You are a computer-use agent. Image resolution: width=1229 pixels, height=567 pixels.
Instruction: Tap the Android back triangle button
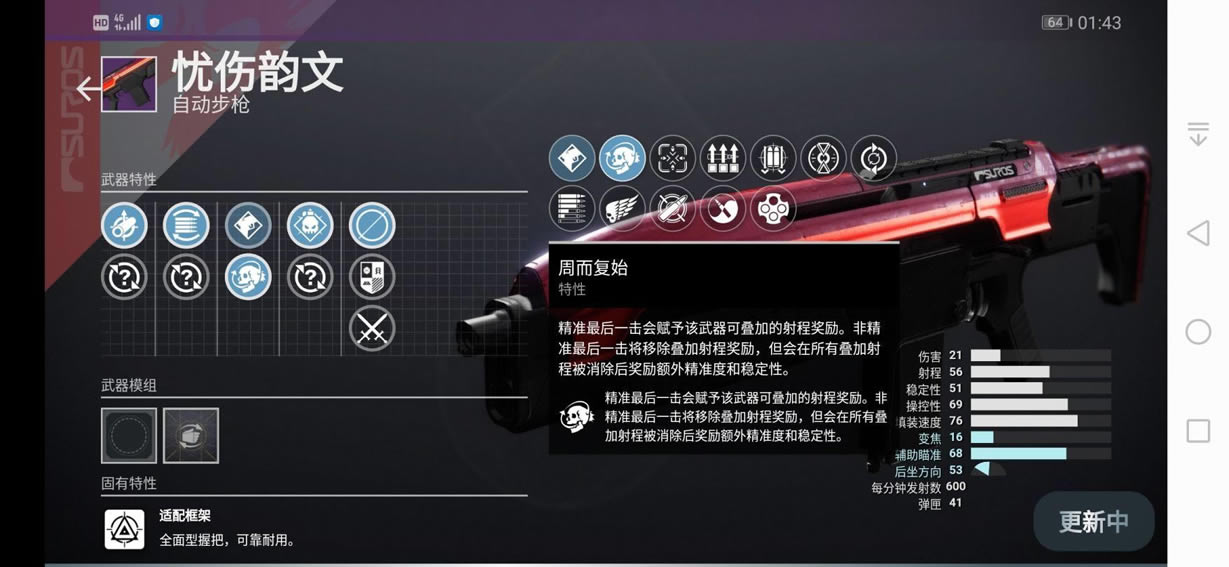pyautogui.click(x=1198, y=233)
